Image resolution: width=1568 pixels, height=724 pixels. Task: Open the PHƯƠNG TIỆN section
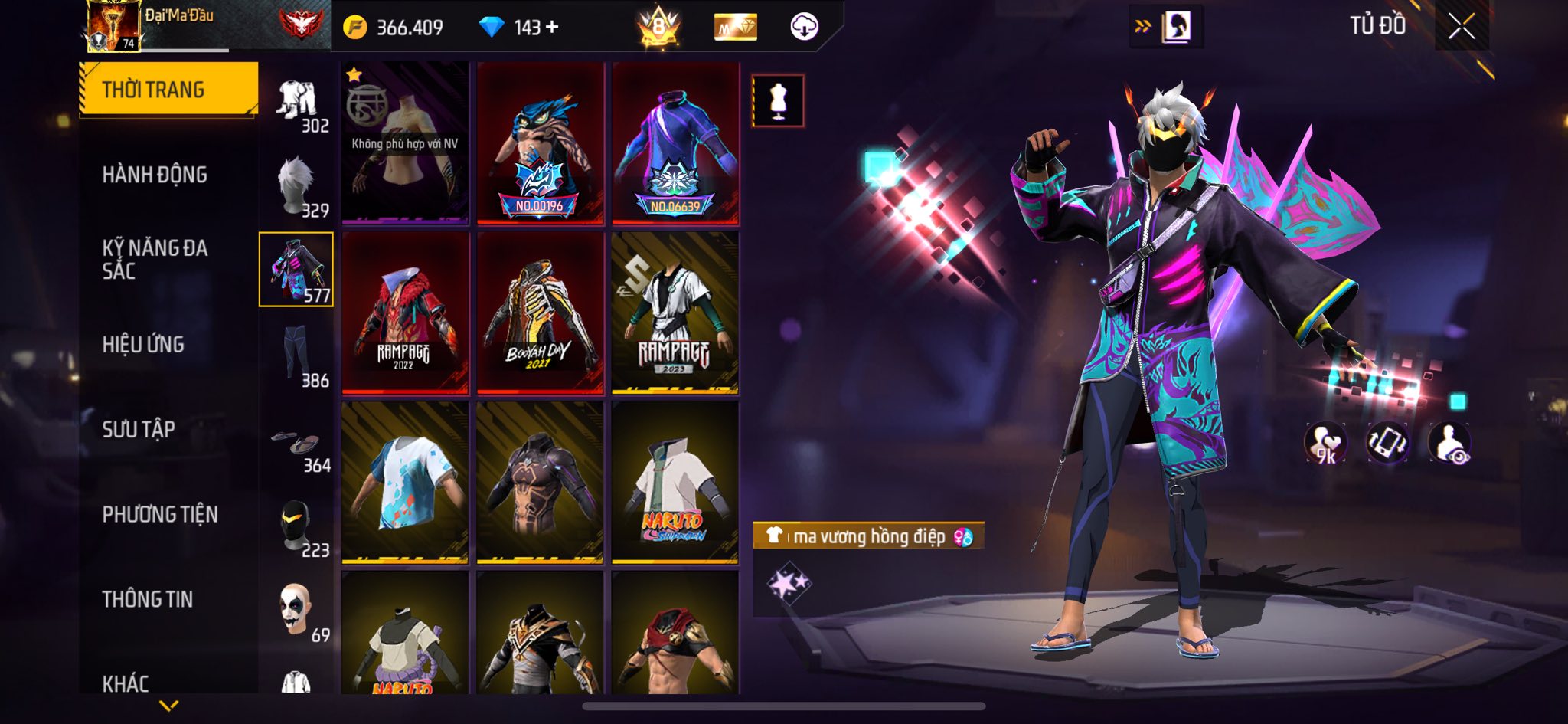coord(160,514)
